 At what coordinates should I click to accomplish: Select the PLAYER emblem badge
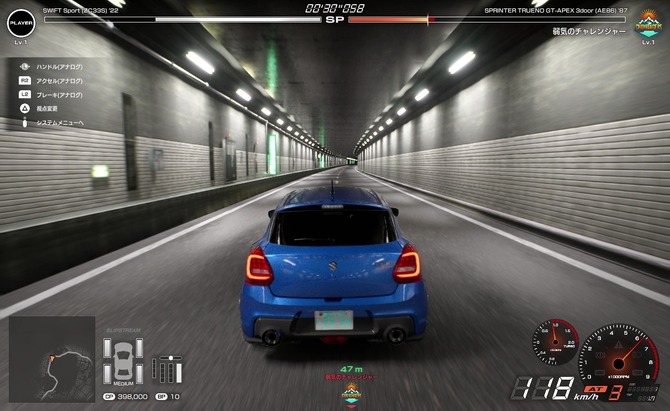pos(21,20)
